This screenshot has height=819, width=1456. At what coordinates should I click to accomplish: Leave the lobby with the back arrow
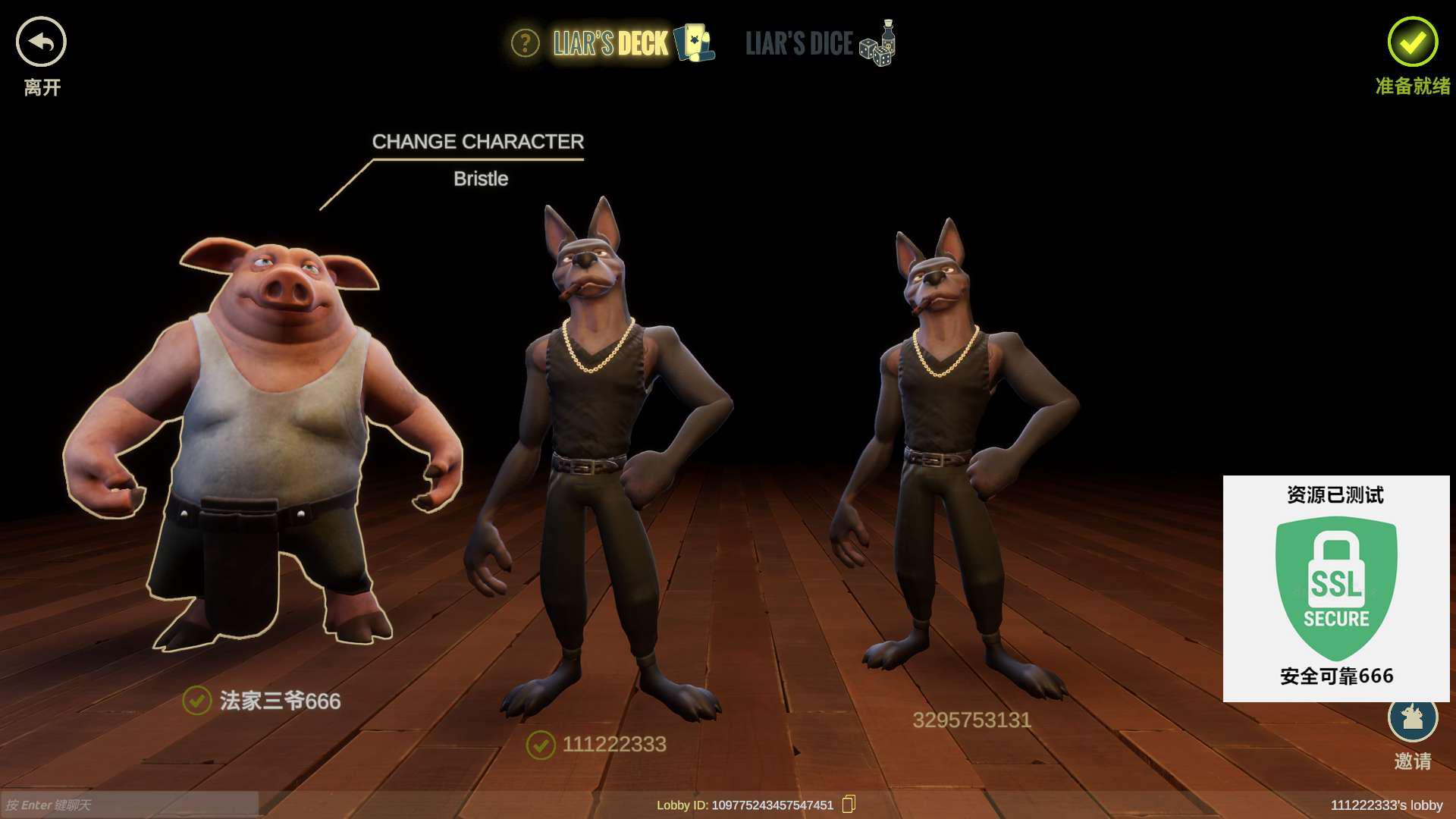(41, 42)
